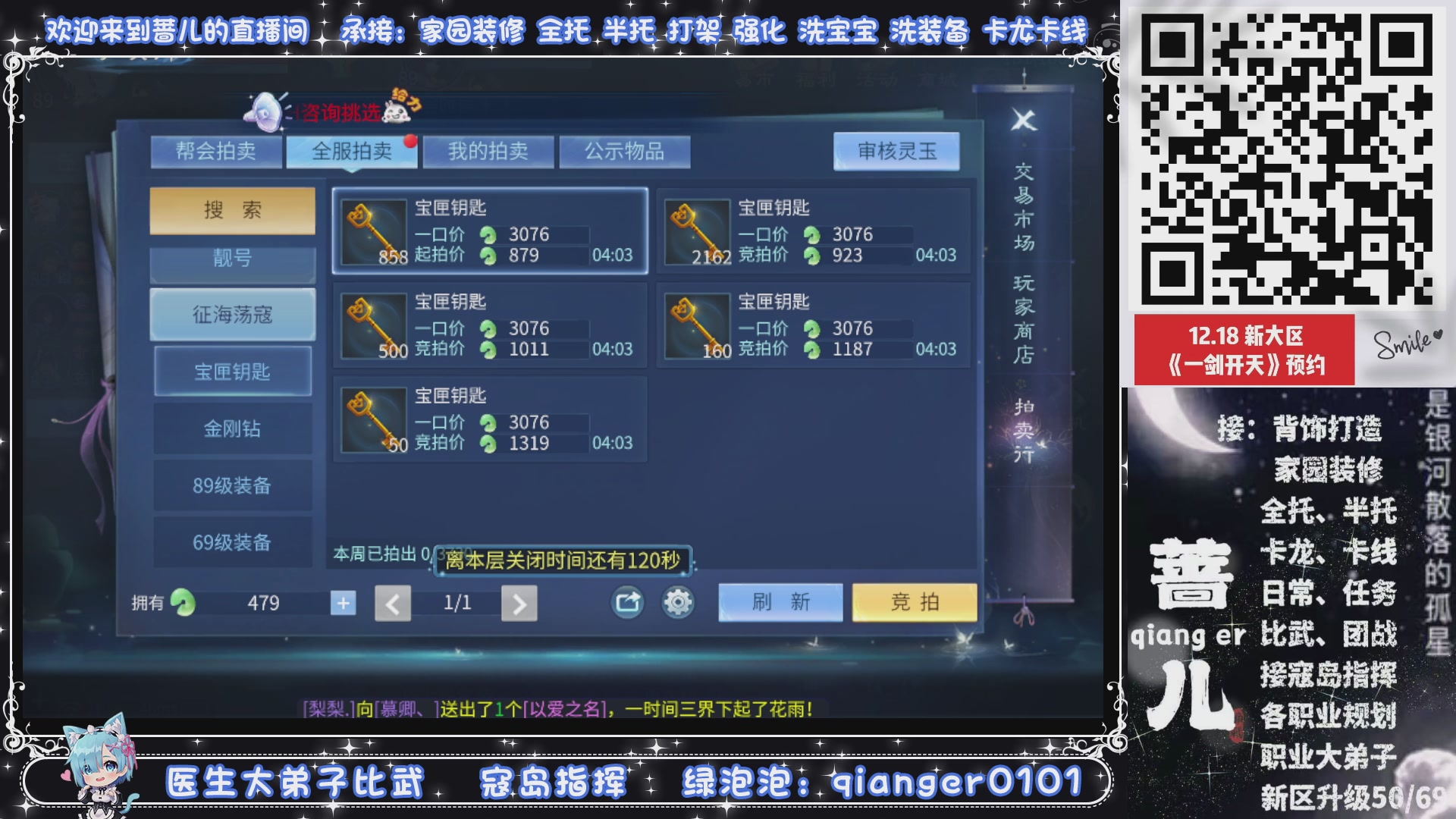Viewport: 1456px width, 819px height.
Task: Click the + stepper to add currency
Action: coord(343,602)
